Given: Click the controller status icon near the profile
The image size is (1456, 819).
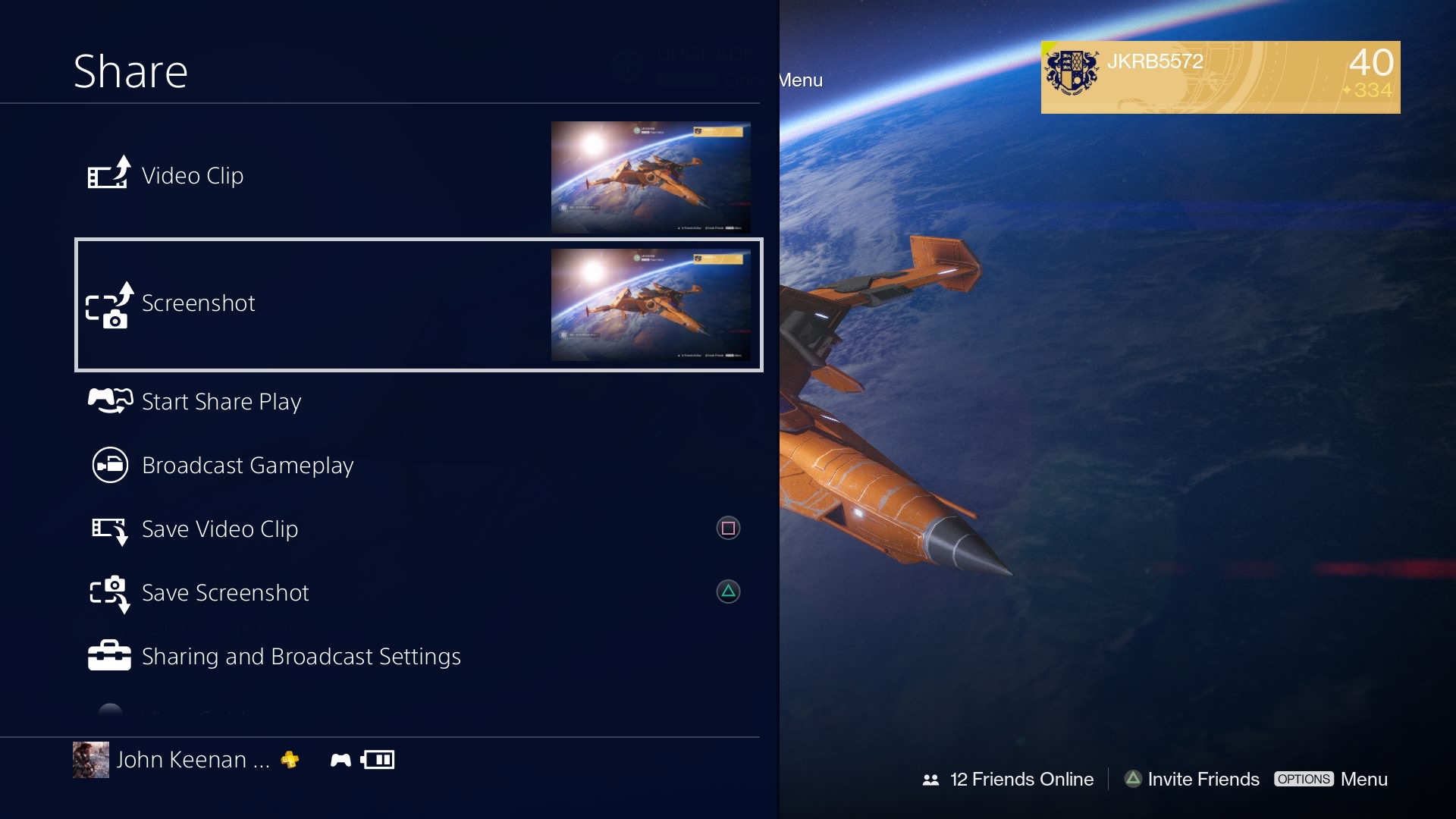Looking at the screenshot, I should pyautogui.click(x=339, y=759).
